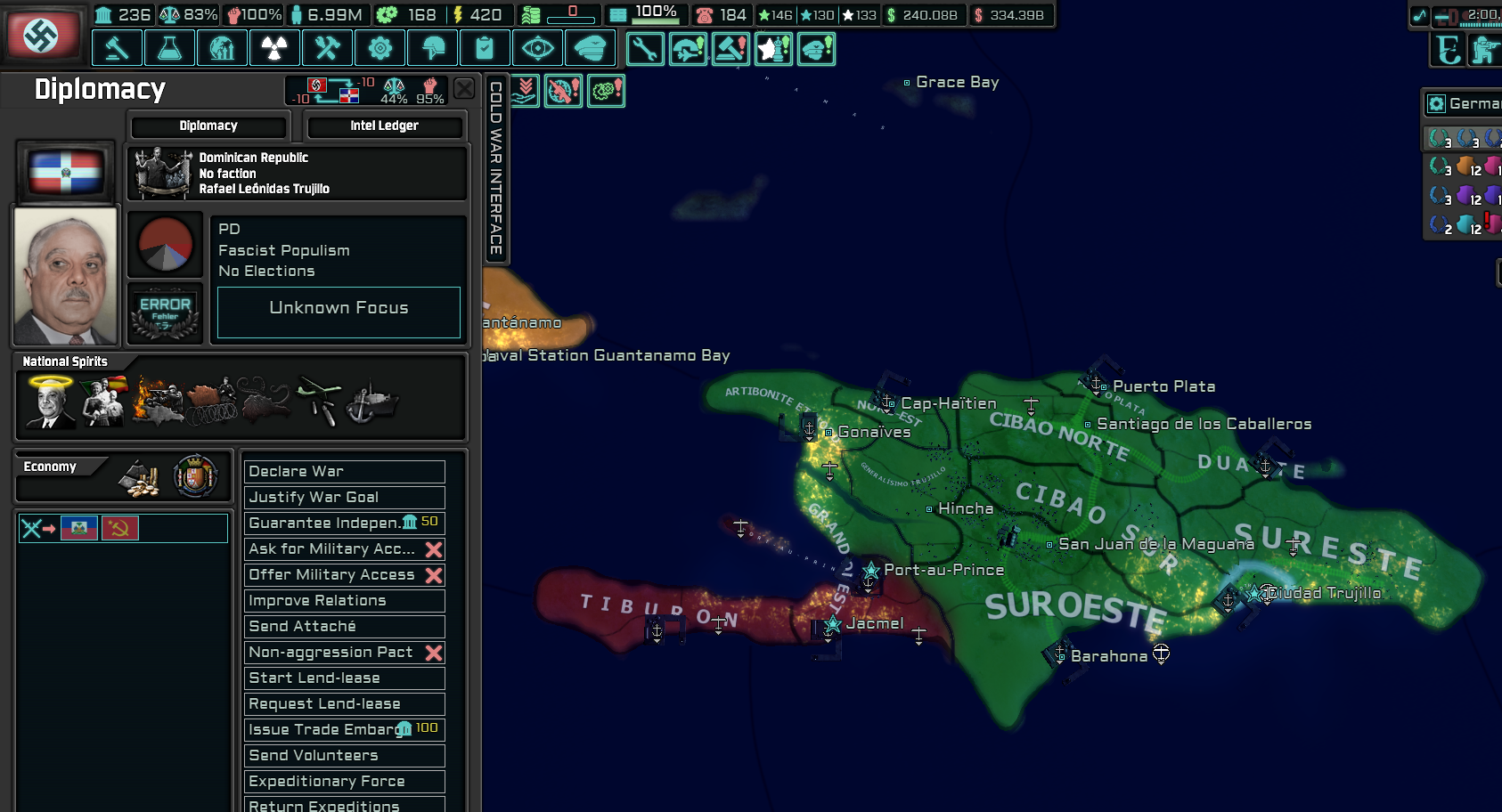Toggle Offer Military Access off
1502x812 pixels.
[x=434, y=574]
